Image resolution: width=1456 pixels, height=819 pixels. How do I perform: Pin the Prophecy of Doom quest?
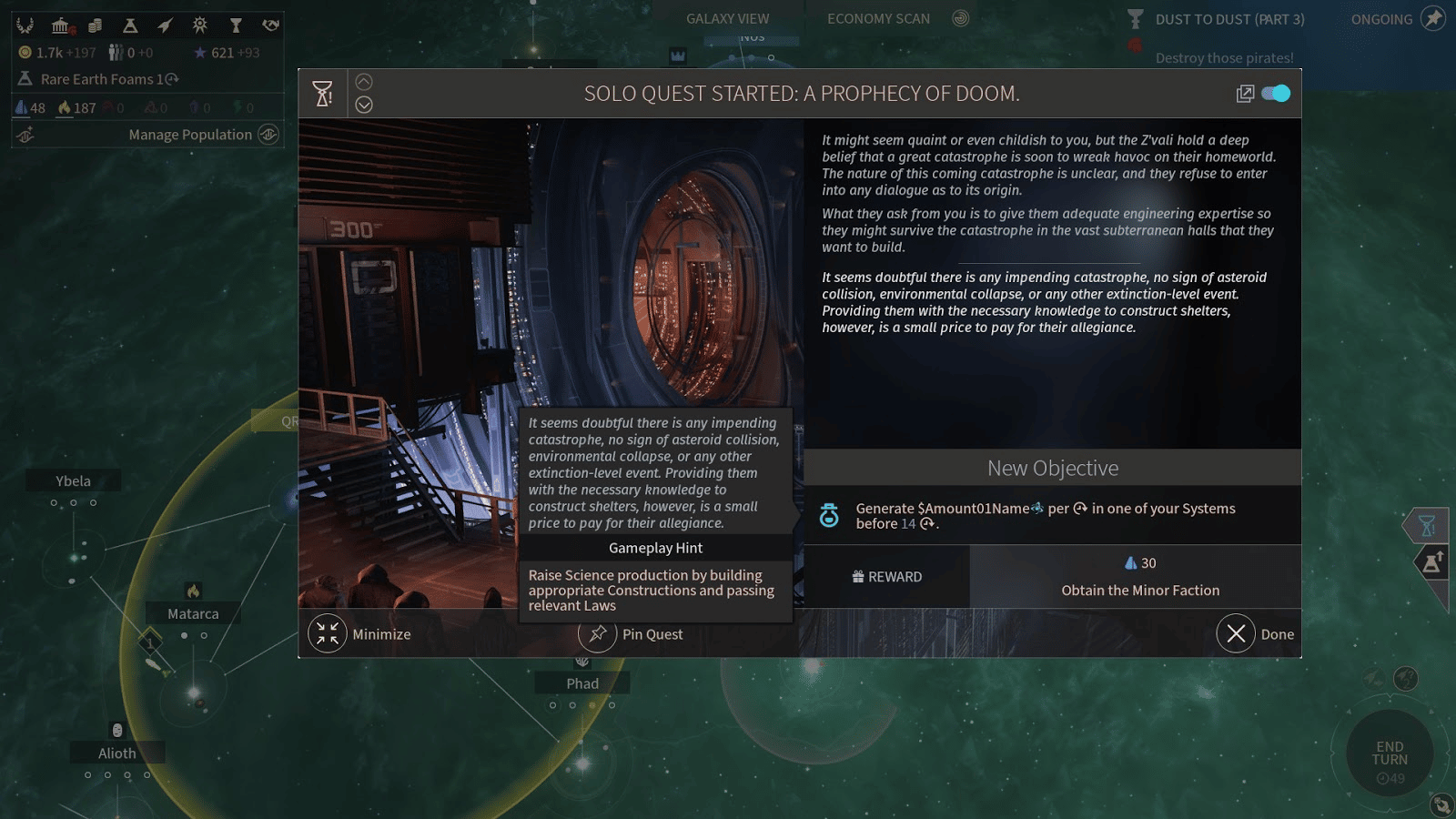598,634
